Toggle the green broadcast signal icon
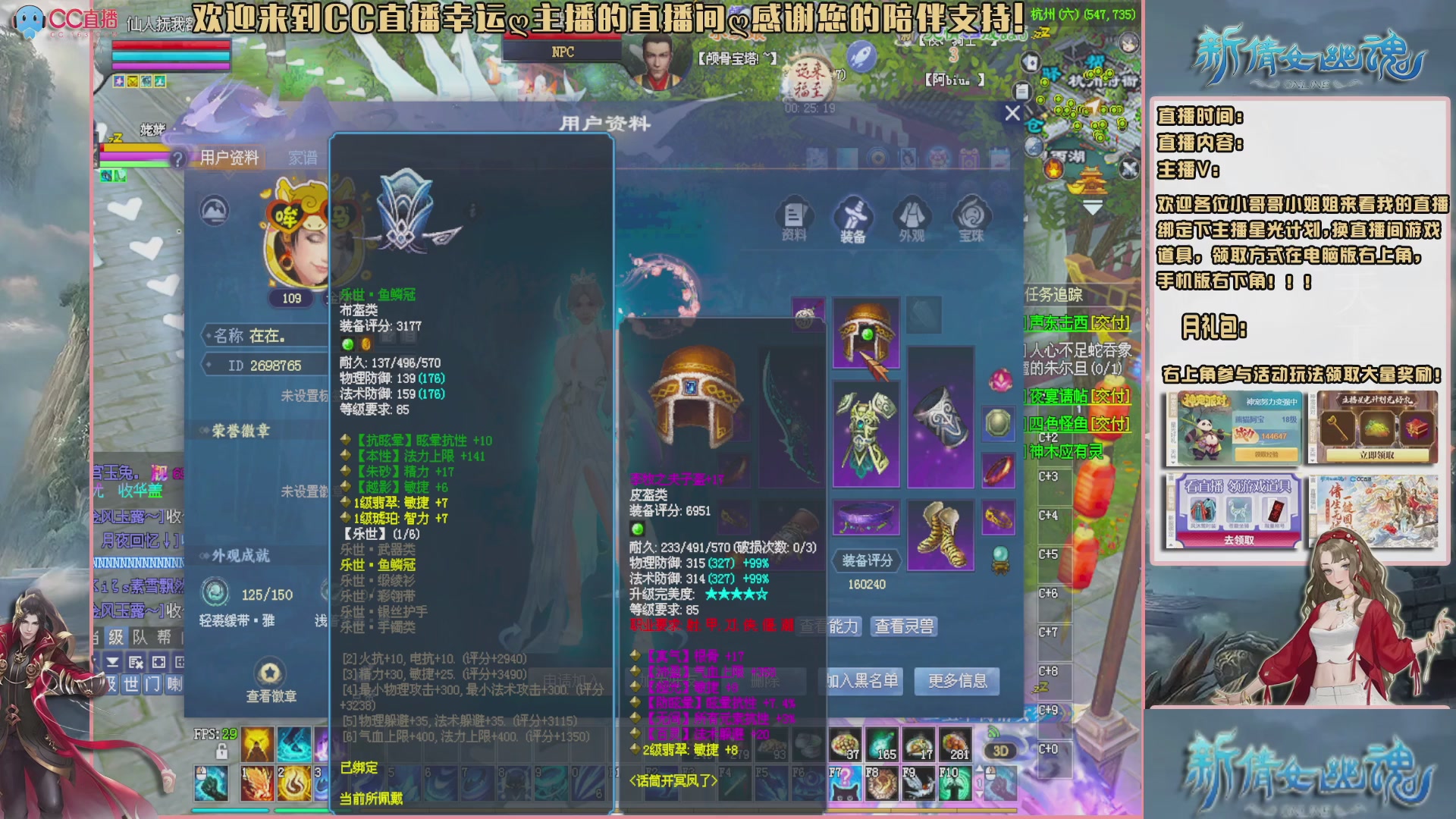This screenshot has width=1456, height=819. tap(993, 732)
